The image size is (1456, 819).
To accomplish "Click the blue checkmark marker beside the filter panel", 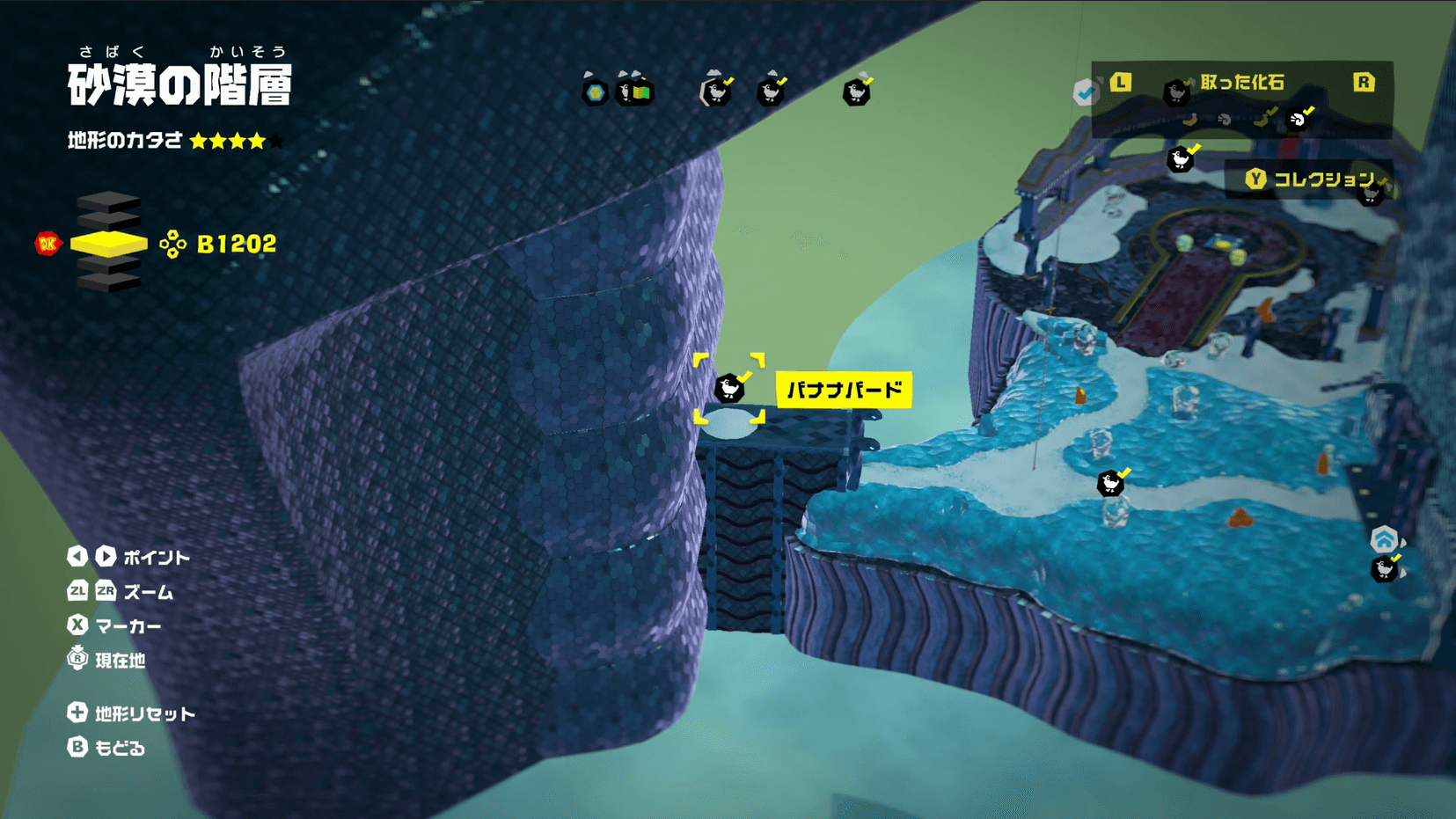I will coord(1086,92).
